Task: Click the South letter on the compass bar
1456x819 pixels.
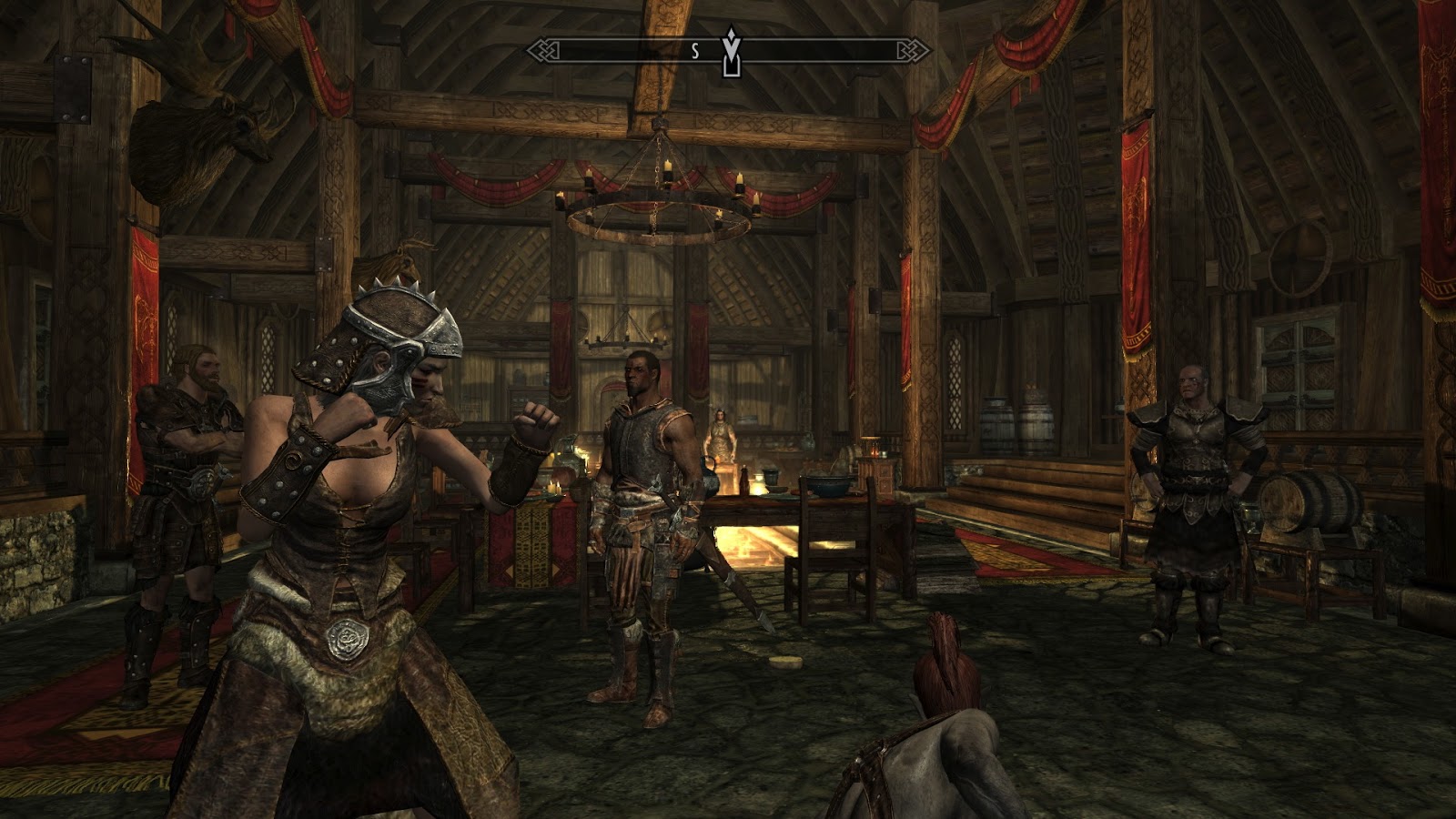Action: coord(695,52)
